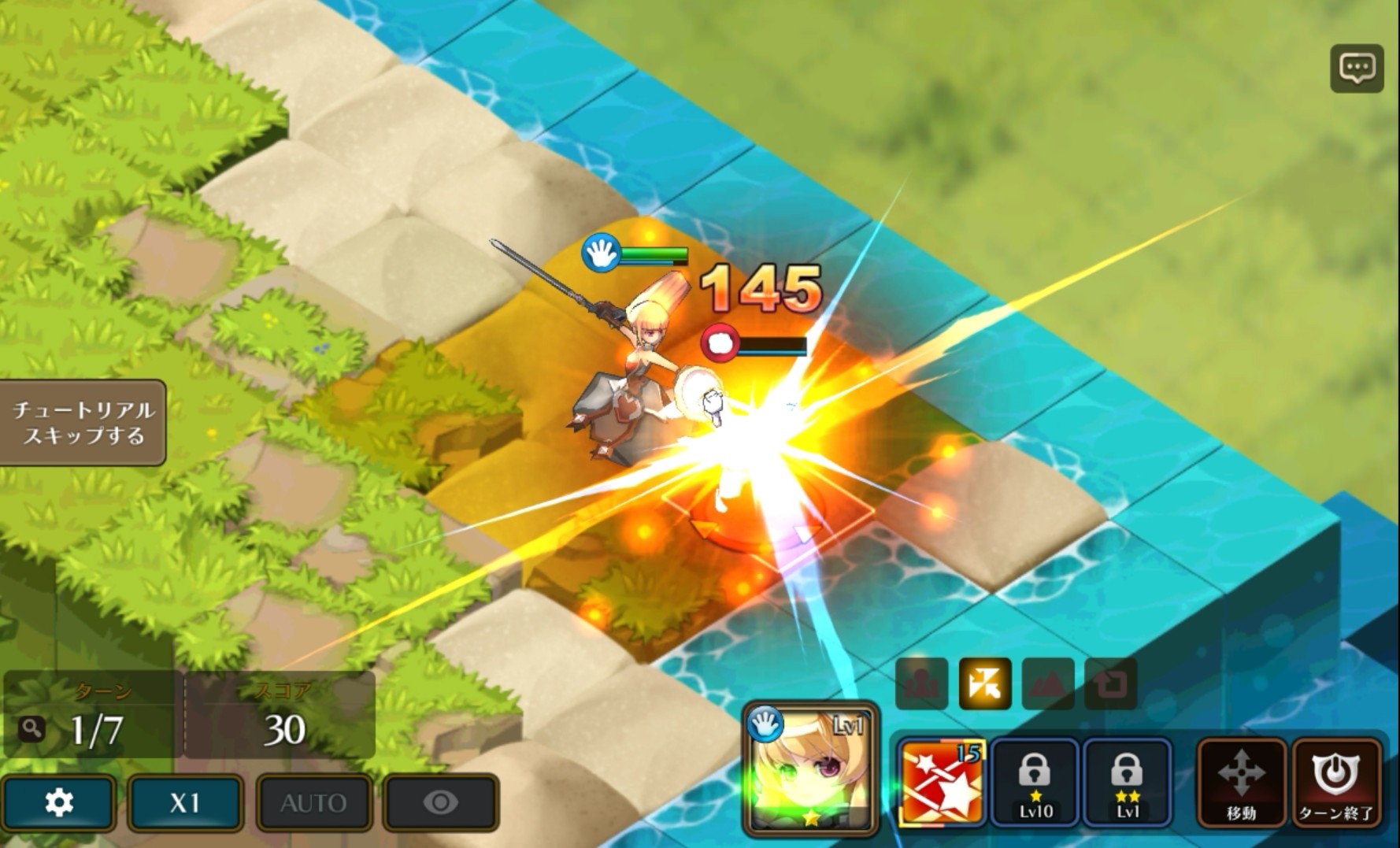
Task: Toggle the eye view button
Action: (x=441, y=802)
